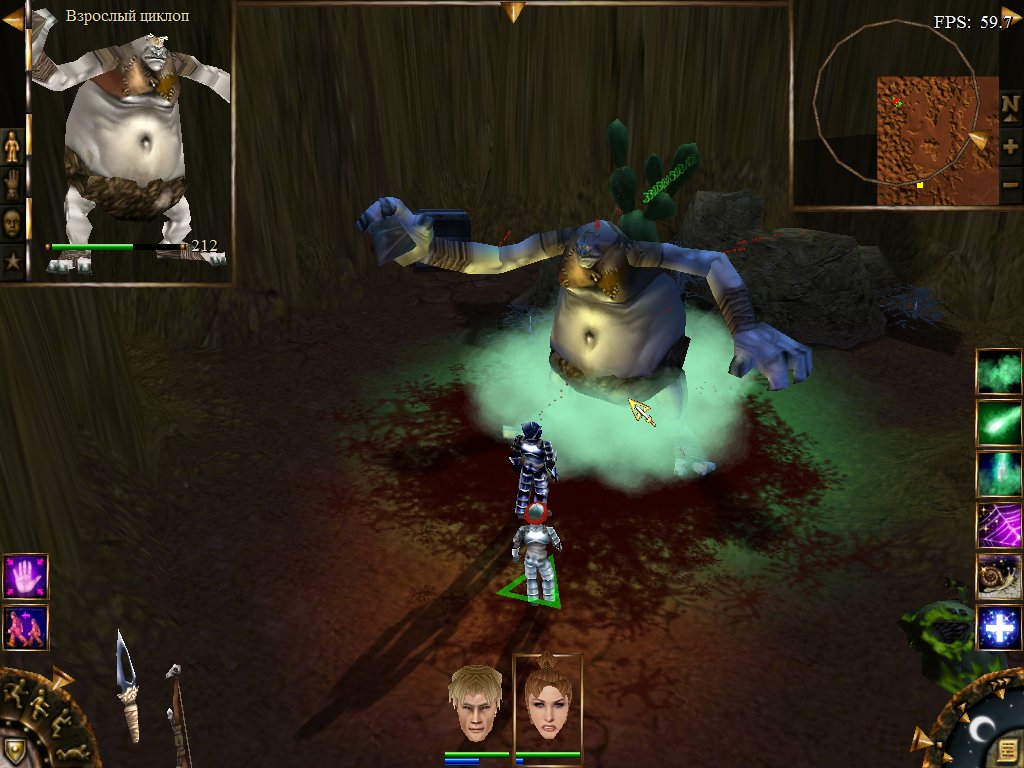1024x768 pixels.
Task: Cast the green poison cloud spell
Action: [999, 372]
